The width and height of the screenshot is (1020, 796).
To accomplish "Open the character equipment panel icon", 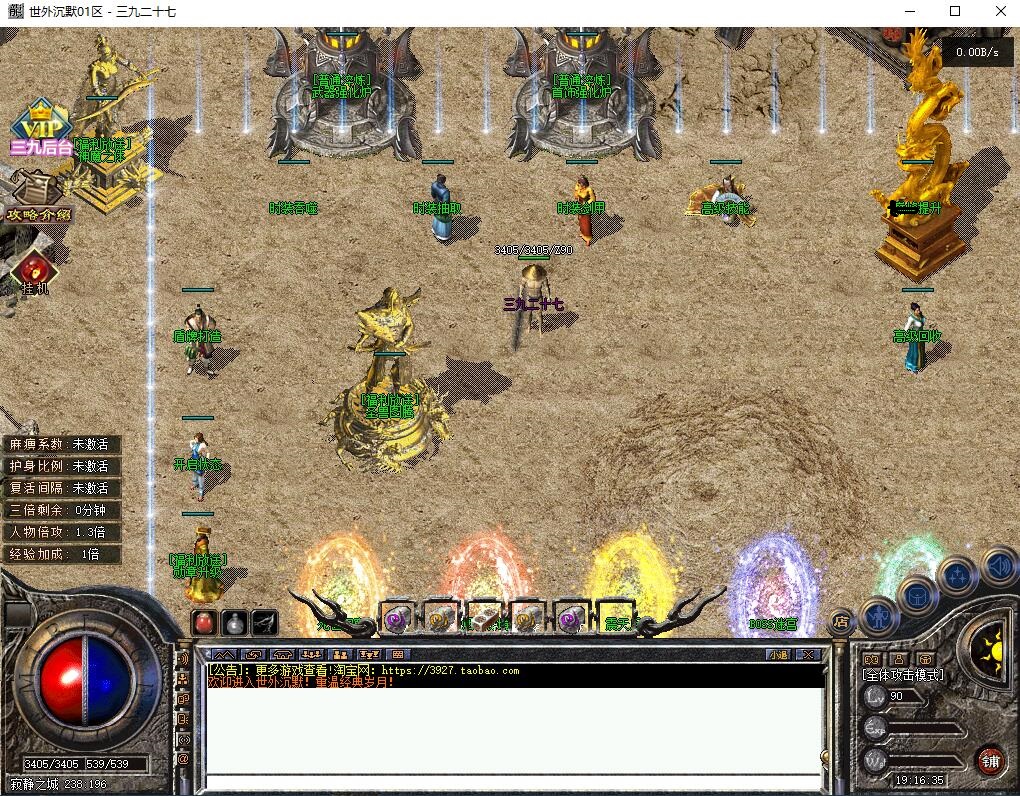I will (x=879, y=615).
